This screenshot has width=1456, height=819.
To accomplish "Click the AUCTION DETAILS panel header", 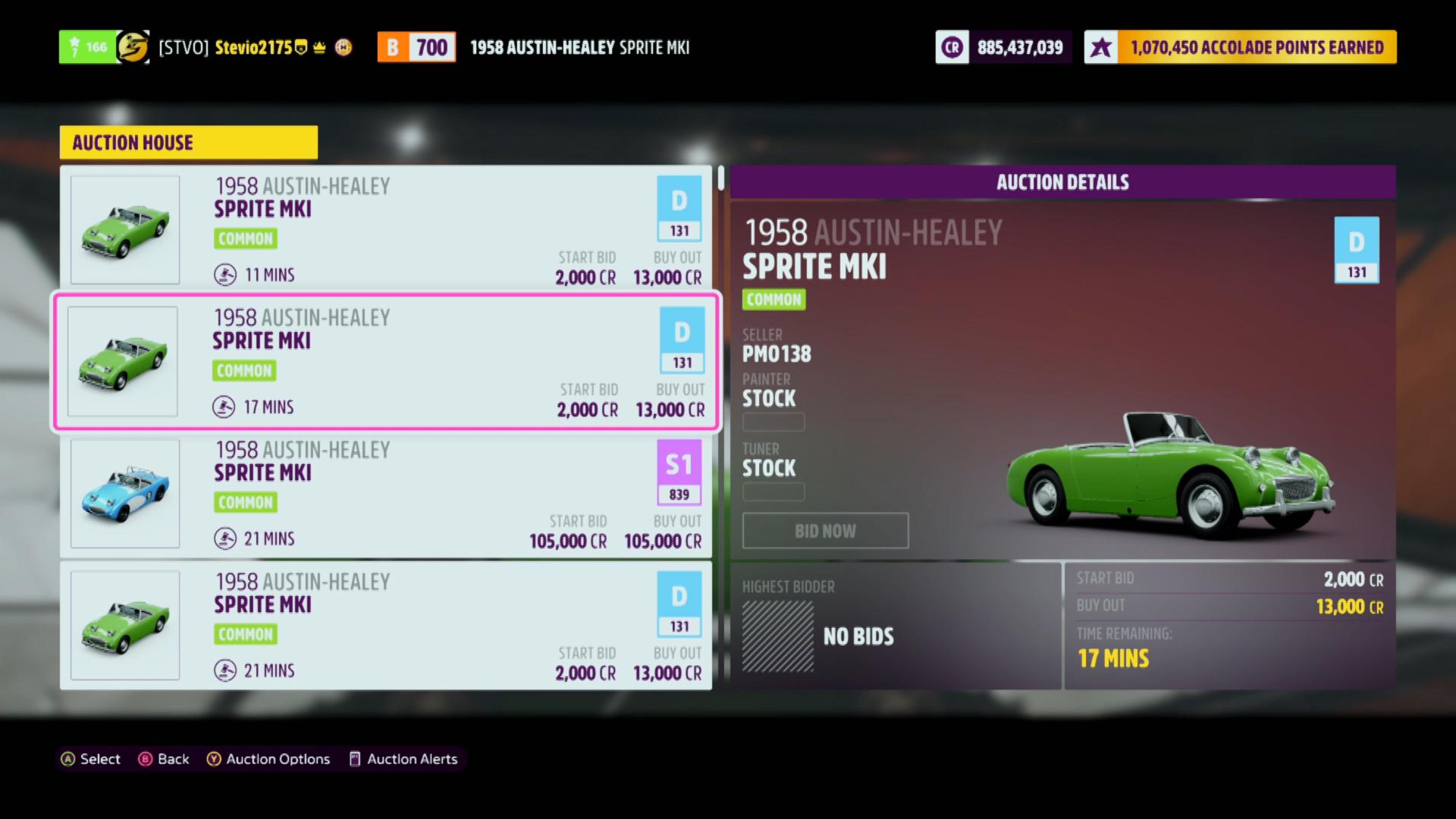I will [1062, 181].
